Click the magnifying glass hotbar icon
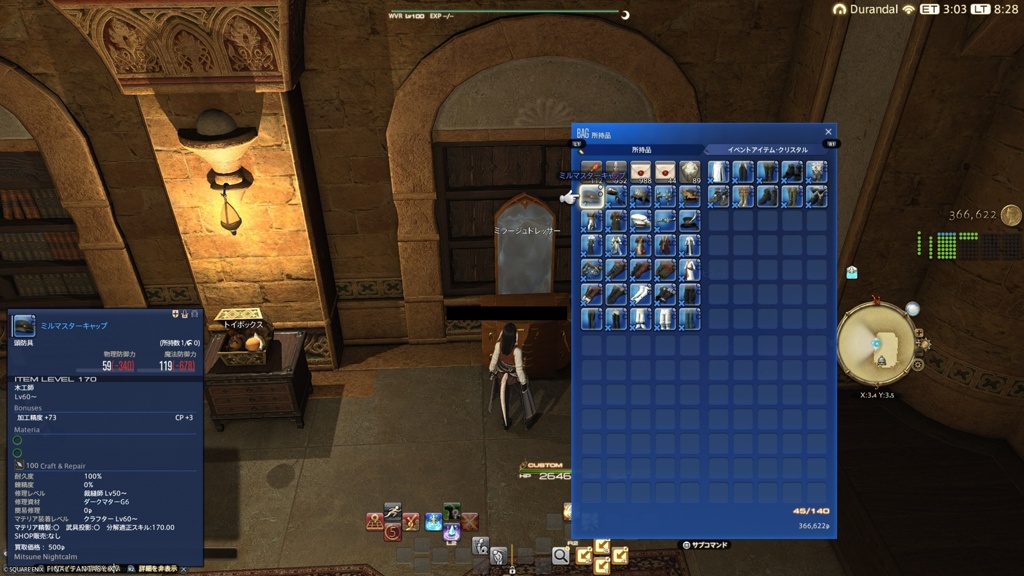The image size is (1024, 576). tap(560, 555)
